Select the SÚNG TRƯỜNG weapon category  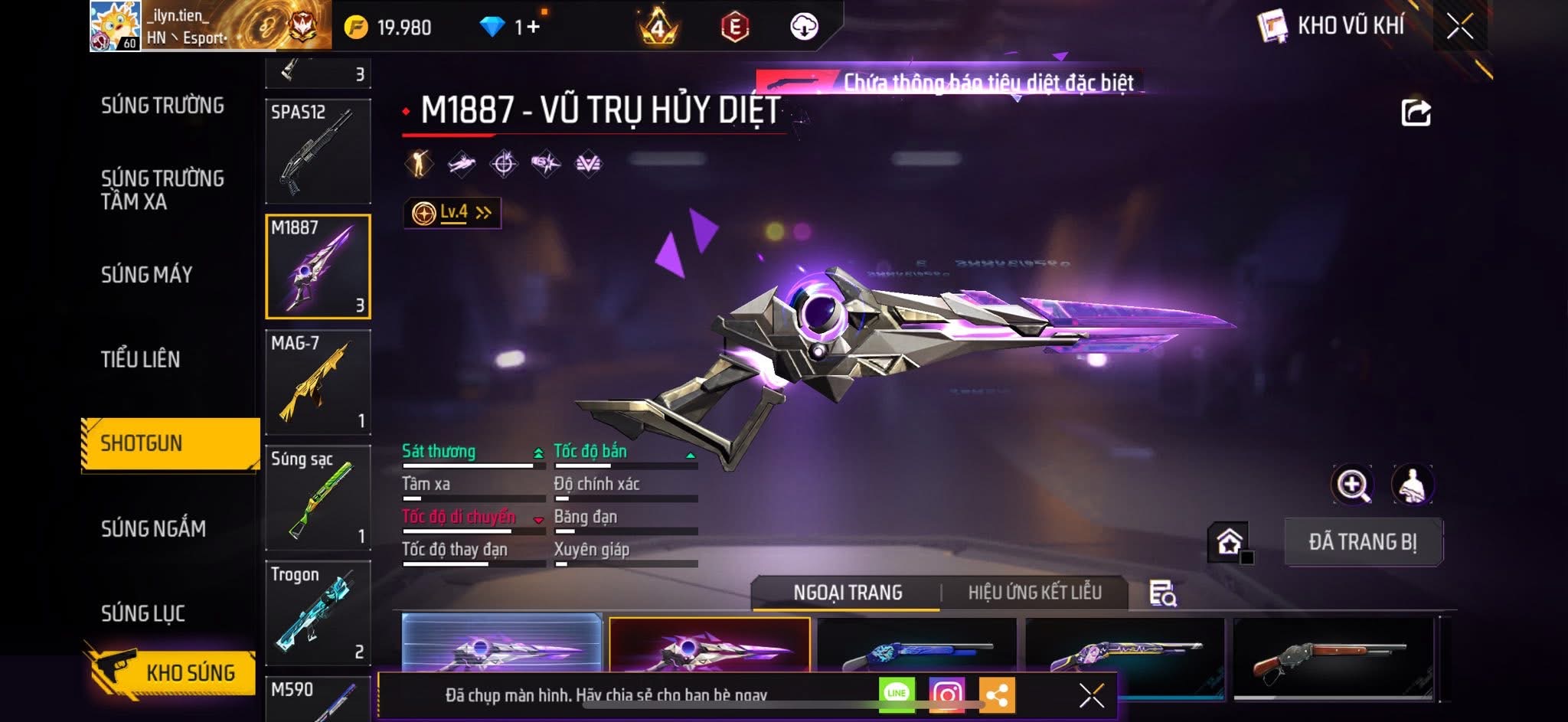click(x=162, y=106)
